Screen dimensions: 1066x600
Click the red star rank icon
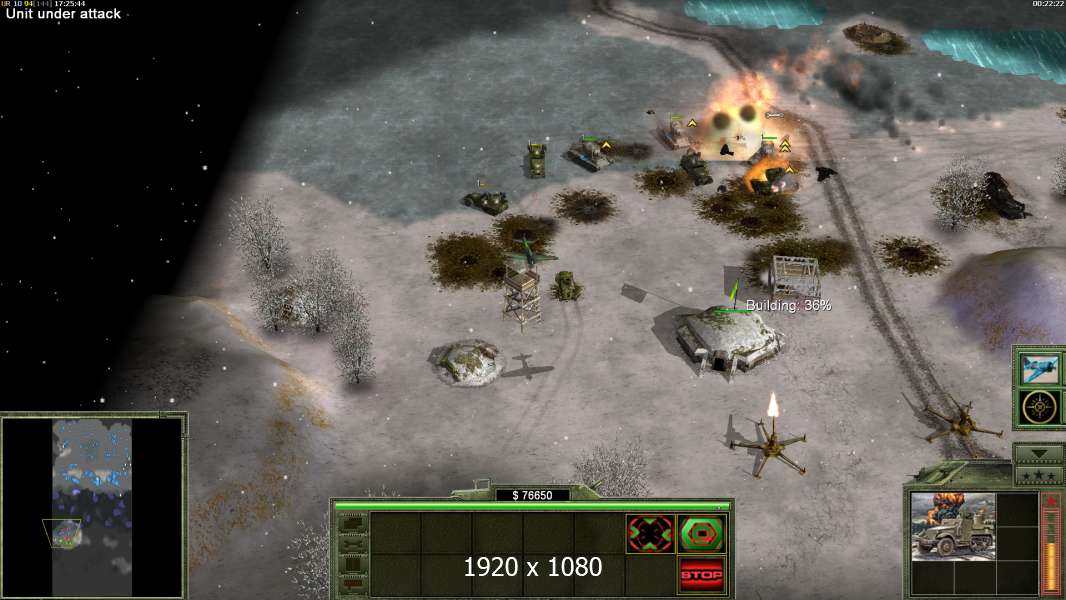click(x=1050, y=501)
